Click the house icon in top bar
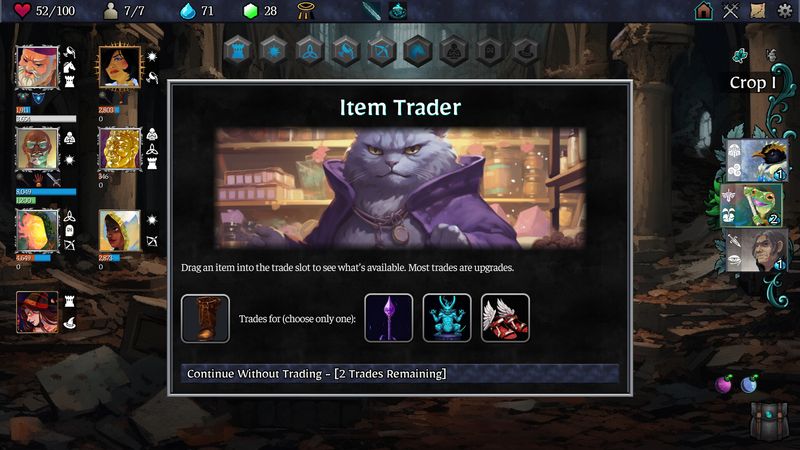800x450 pixels. [x=704, y=11]
